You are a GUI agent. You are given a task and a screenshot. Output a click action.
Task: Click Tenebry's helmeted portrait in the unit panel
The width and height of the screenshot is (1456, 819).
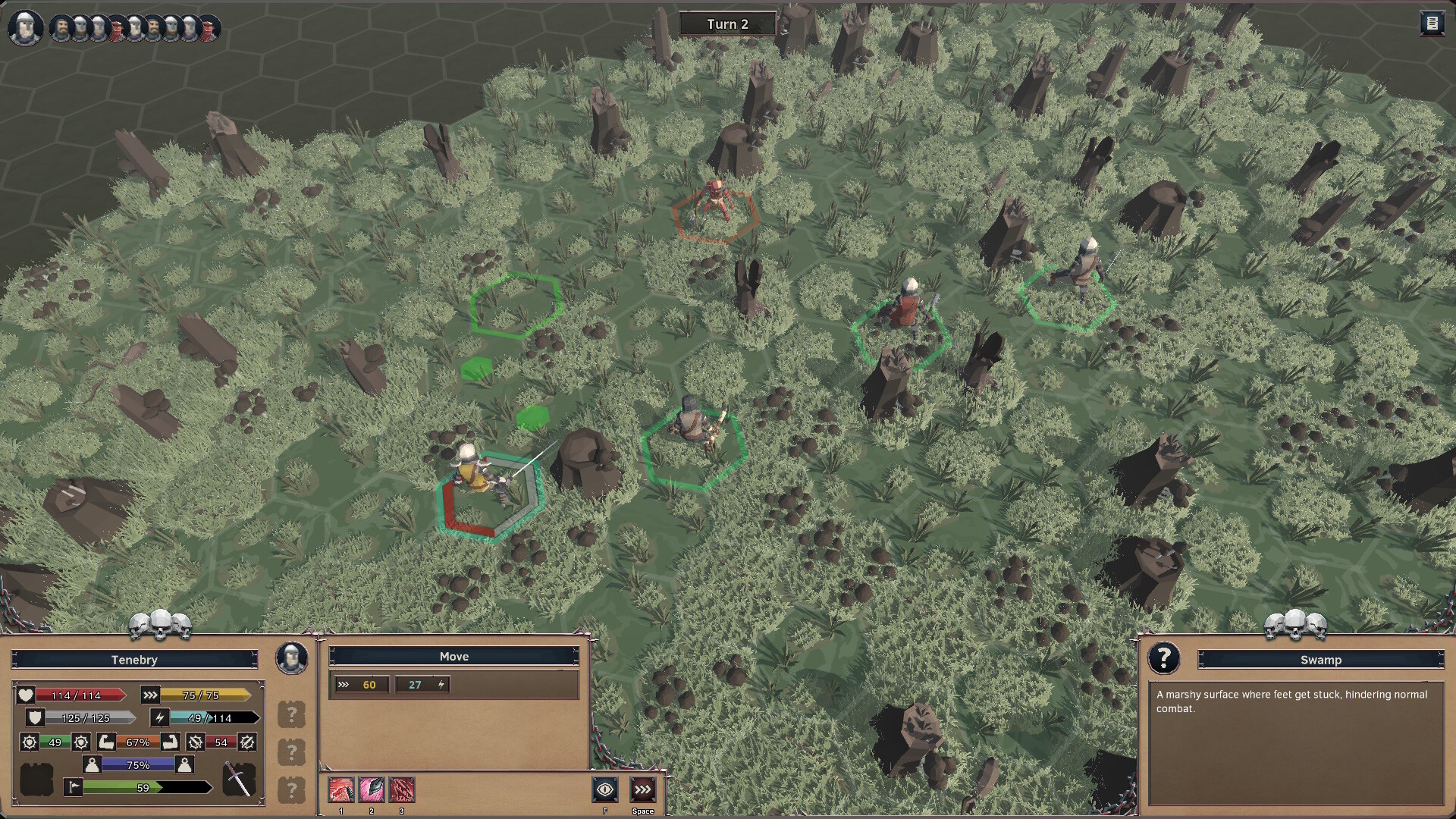pyautogui.click(x=291, y=658)
